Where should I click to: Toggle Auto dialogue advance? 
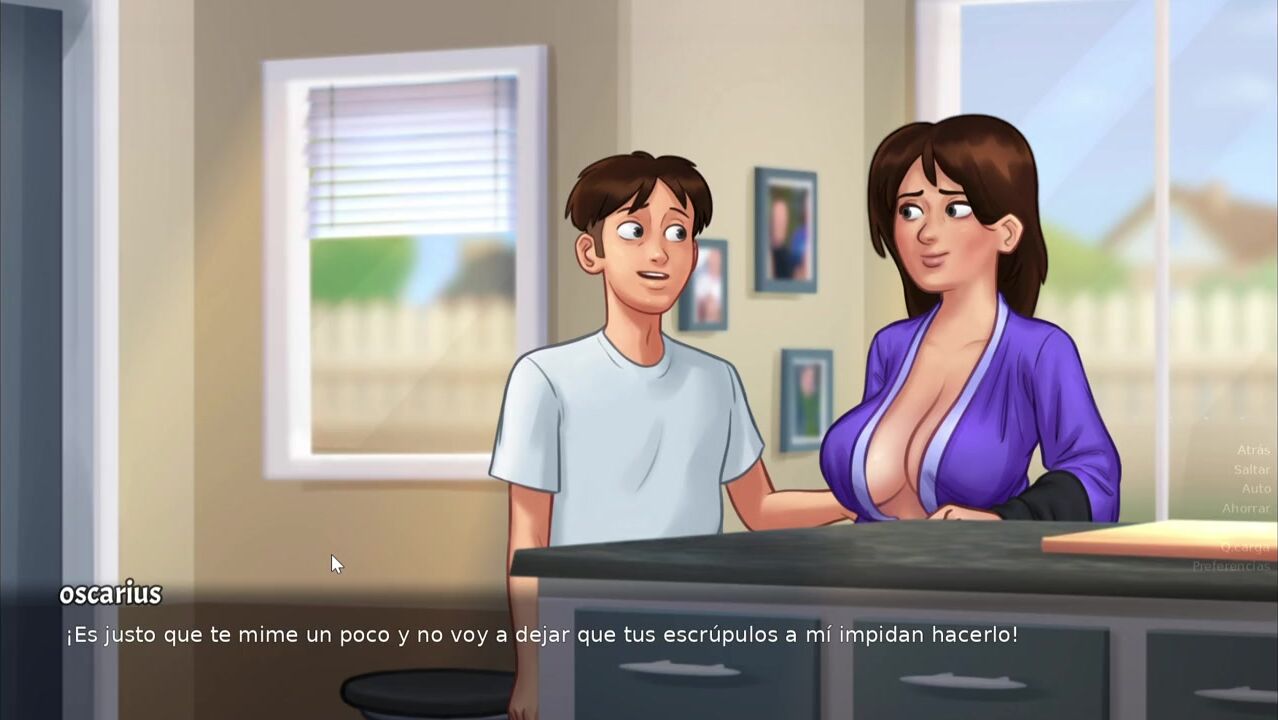1256,489
